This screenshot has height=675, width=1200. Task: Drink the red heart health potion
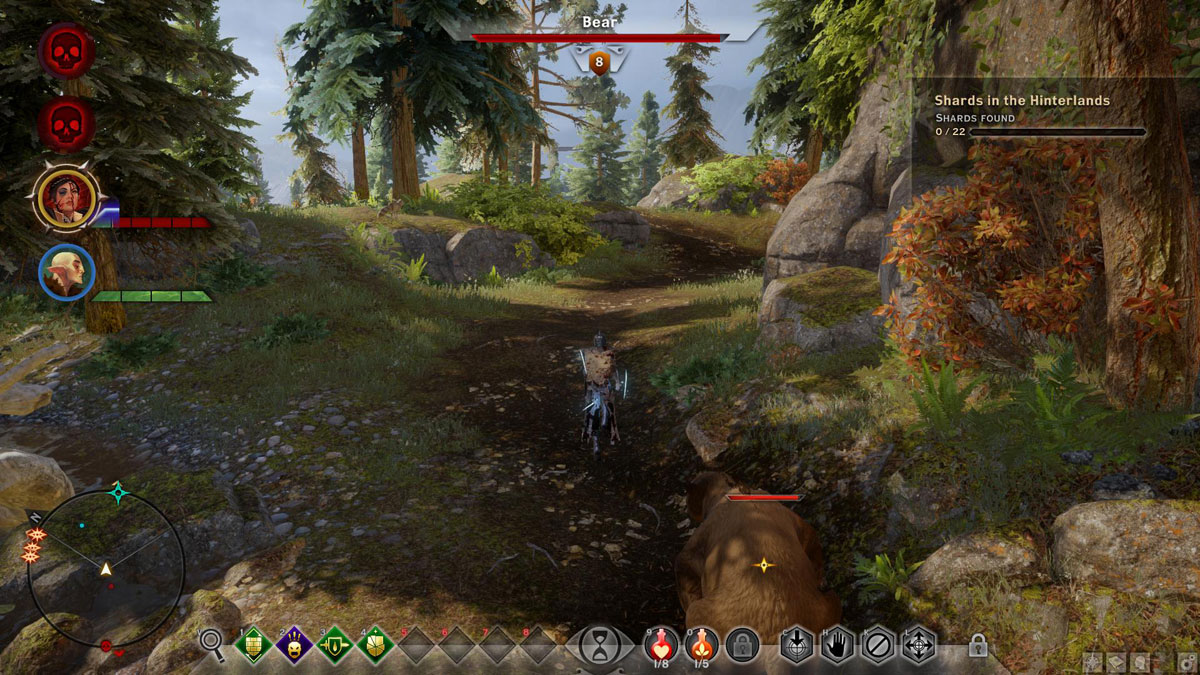[x=660, y=644]
